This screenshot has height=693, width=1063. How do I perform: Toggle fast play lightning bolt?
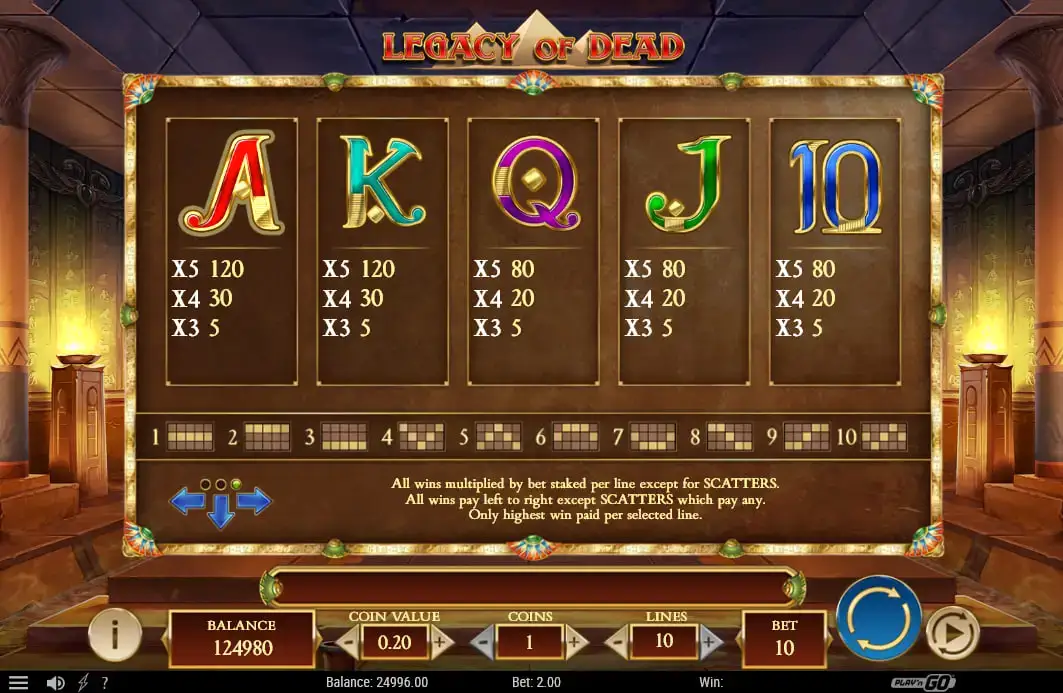coord(83,683)
